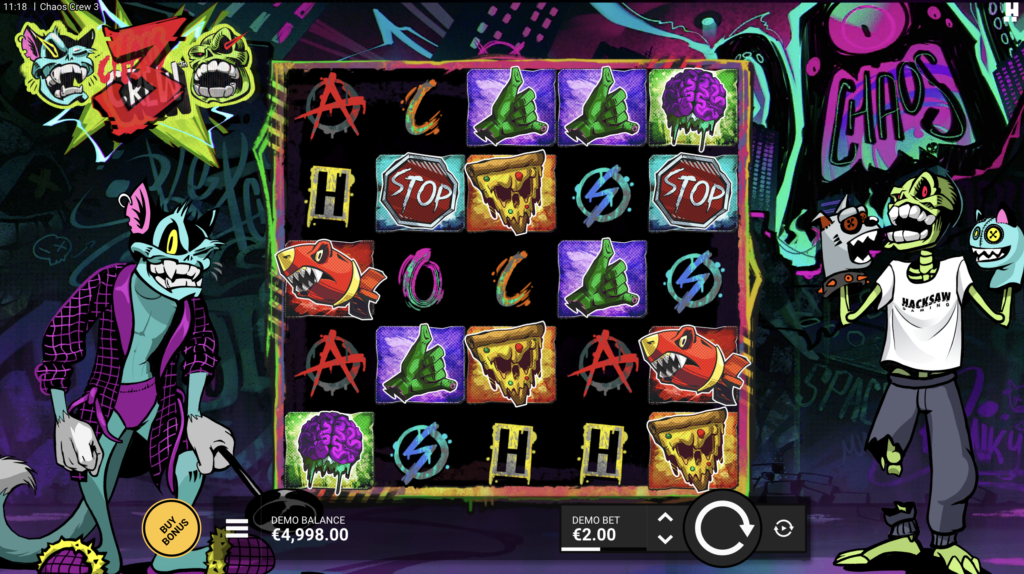Increase the demo bet with the up arrow

pyautogui.click(x=665, y=518)
